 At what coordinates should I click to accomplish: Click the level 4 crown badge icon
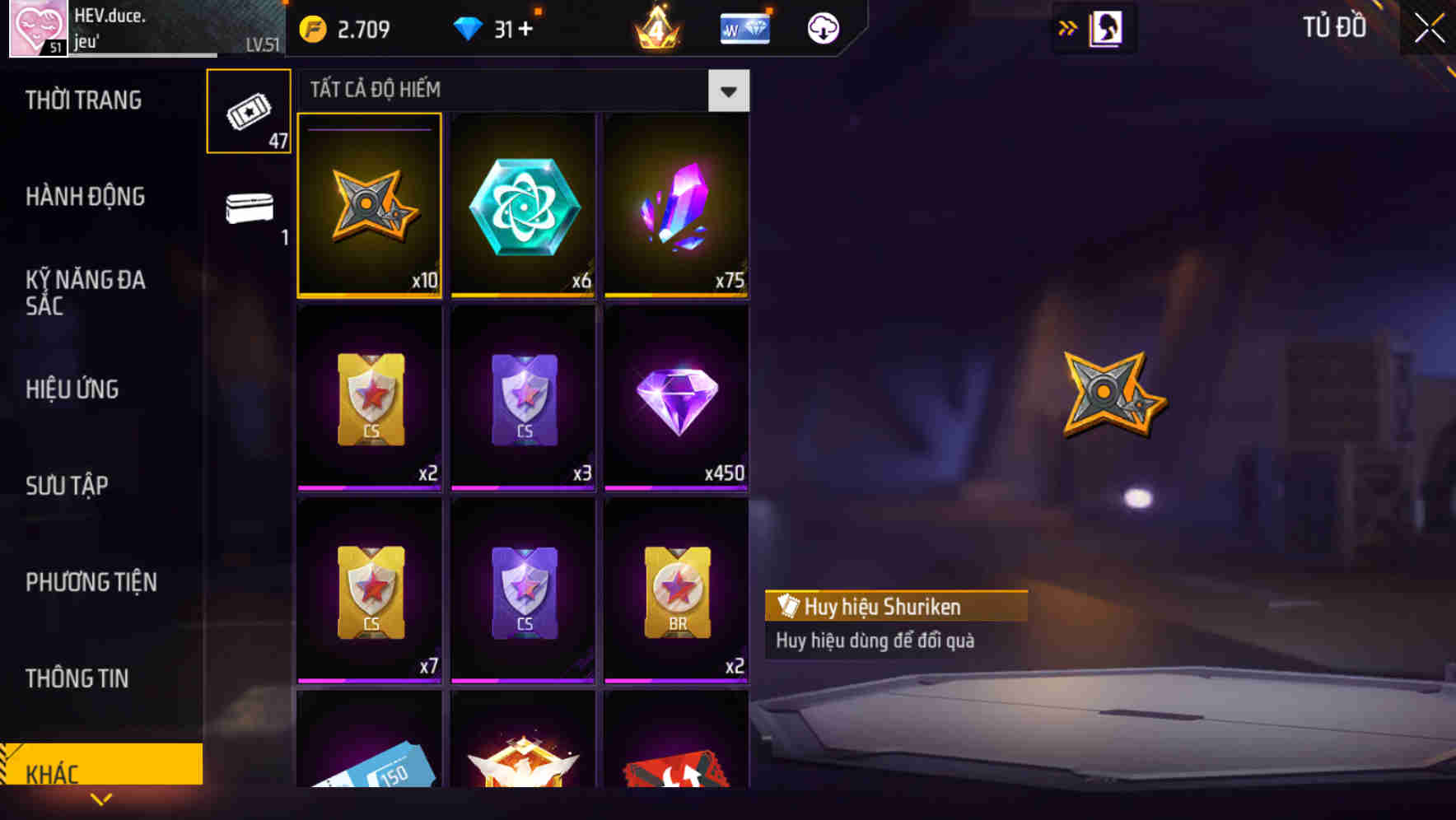coord(656,27)
